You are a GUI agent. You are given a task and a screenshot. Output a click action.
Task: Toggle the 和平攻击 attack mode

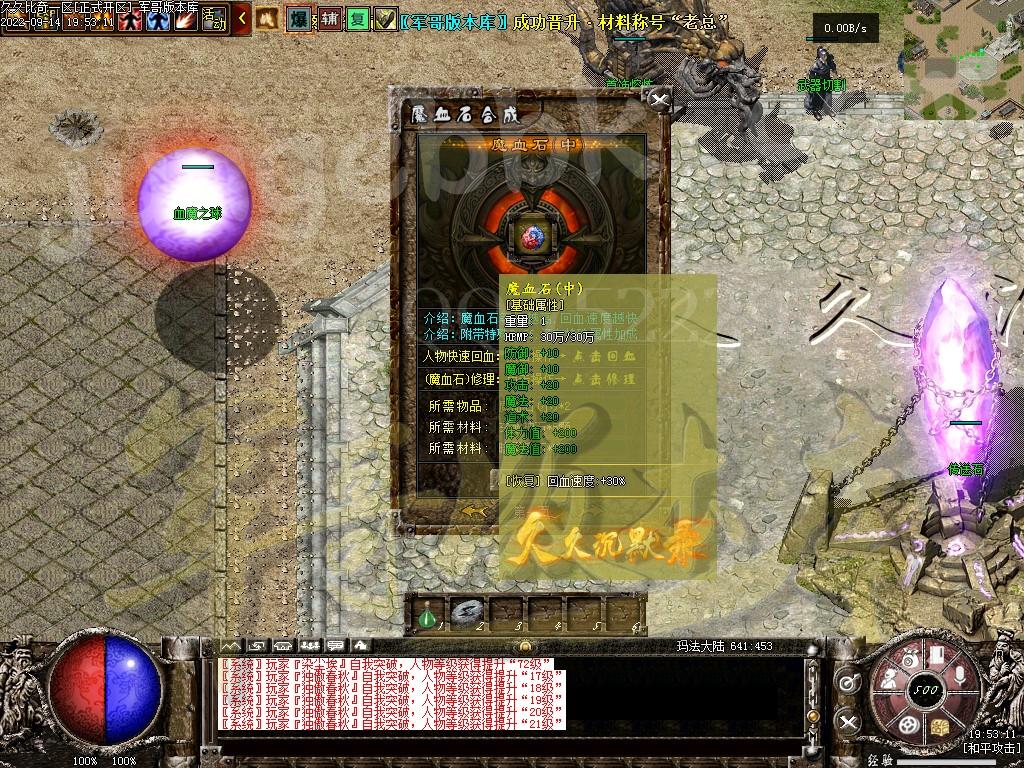coord(991,748)
